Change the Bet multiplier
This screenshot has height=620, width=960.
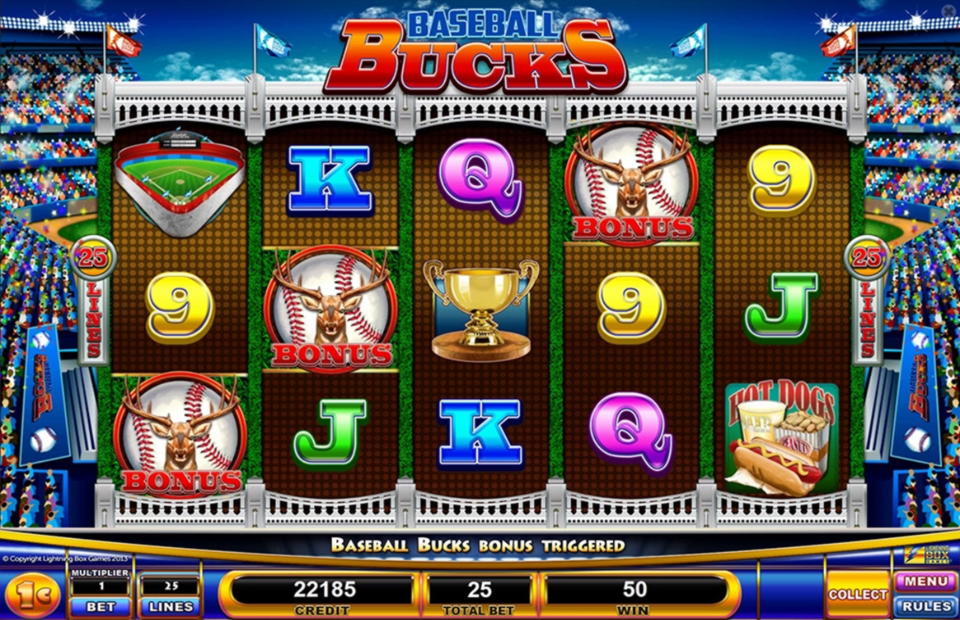pyautogui.click(x=99, y=606)
